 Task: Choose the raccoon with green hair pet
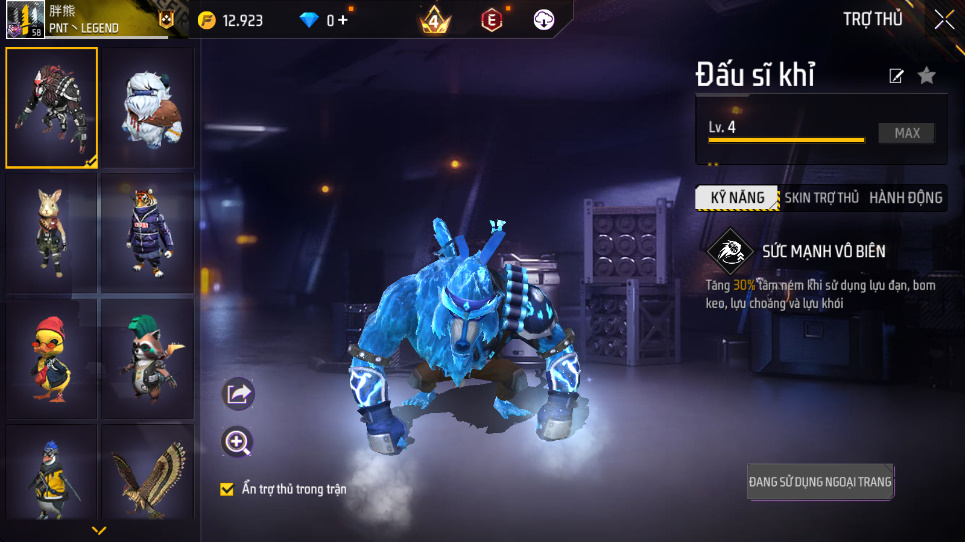[147, 357]
